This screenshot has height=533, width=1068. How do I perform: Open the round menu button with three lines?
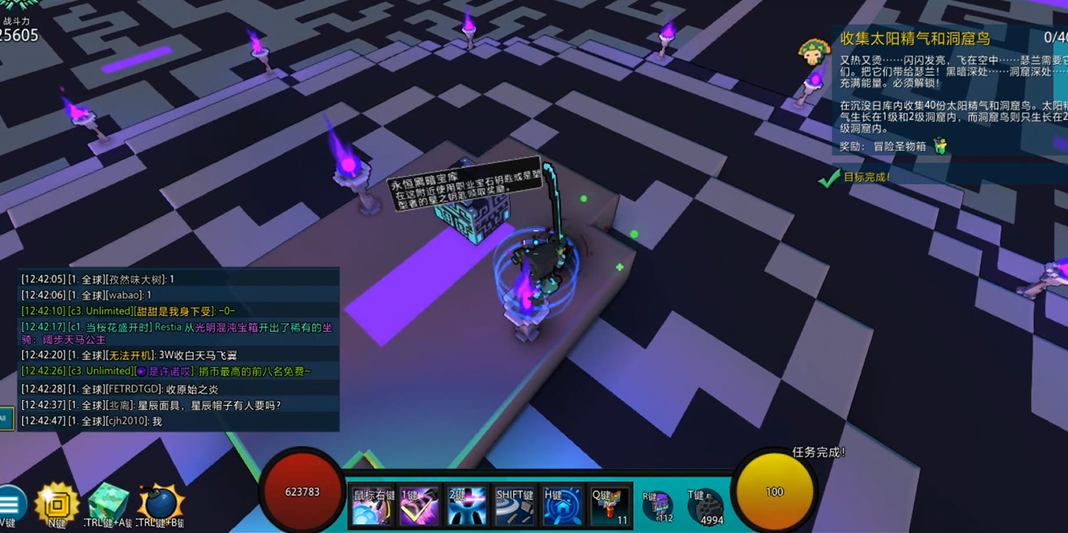[x=9, y=503]
